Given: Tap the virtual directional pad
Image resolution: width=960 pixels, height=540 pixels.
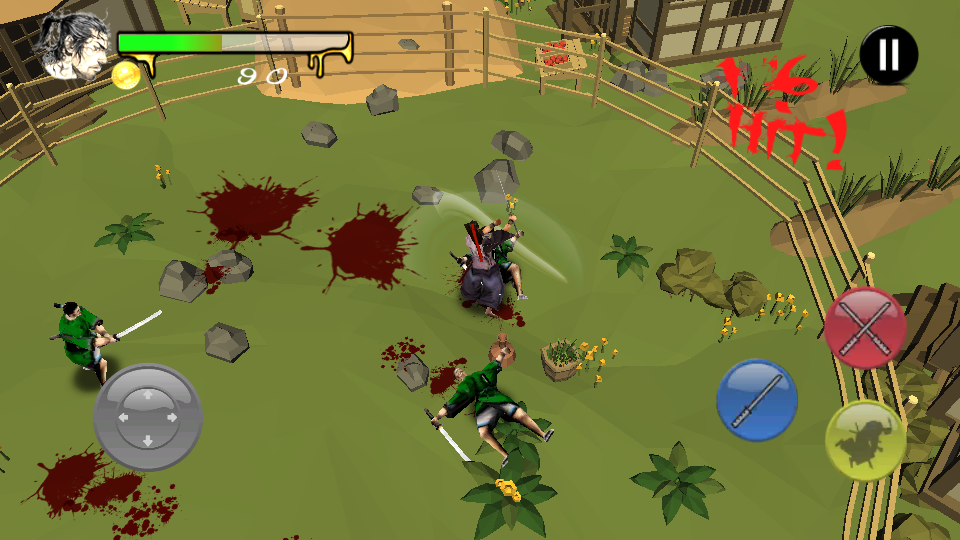Looking at the screenshot, I should click(x=148, y=417).
